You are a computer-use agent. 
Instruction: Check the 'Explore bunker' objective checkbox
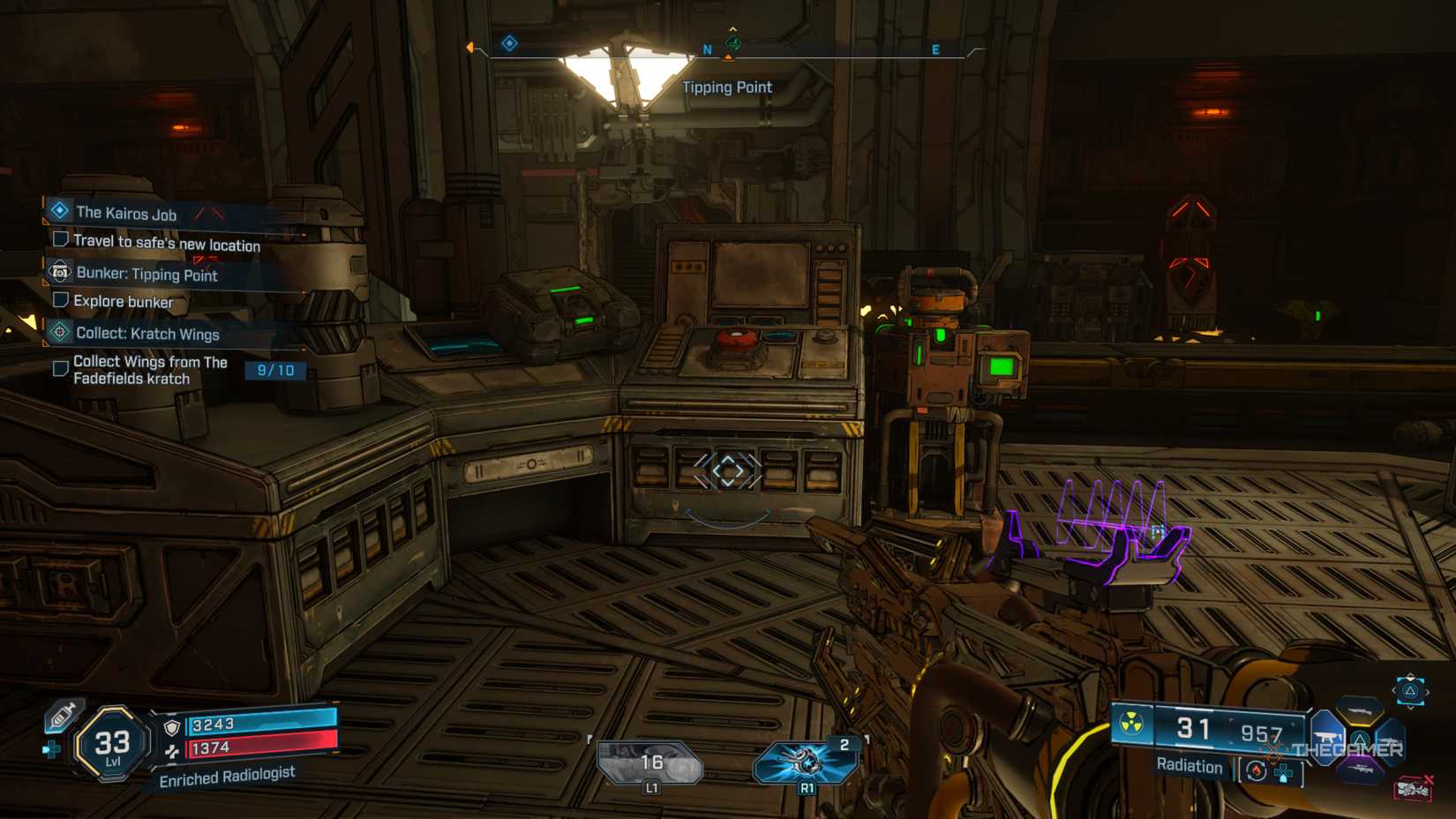(61, 301)
